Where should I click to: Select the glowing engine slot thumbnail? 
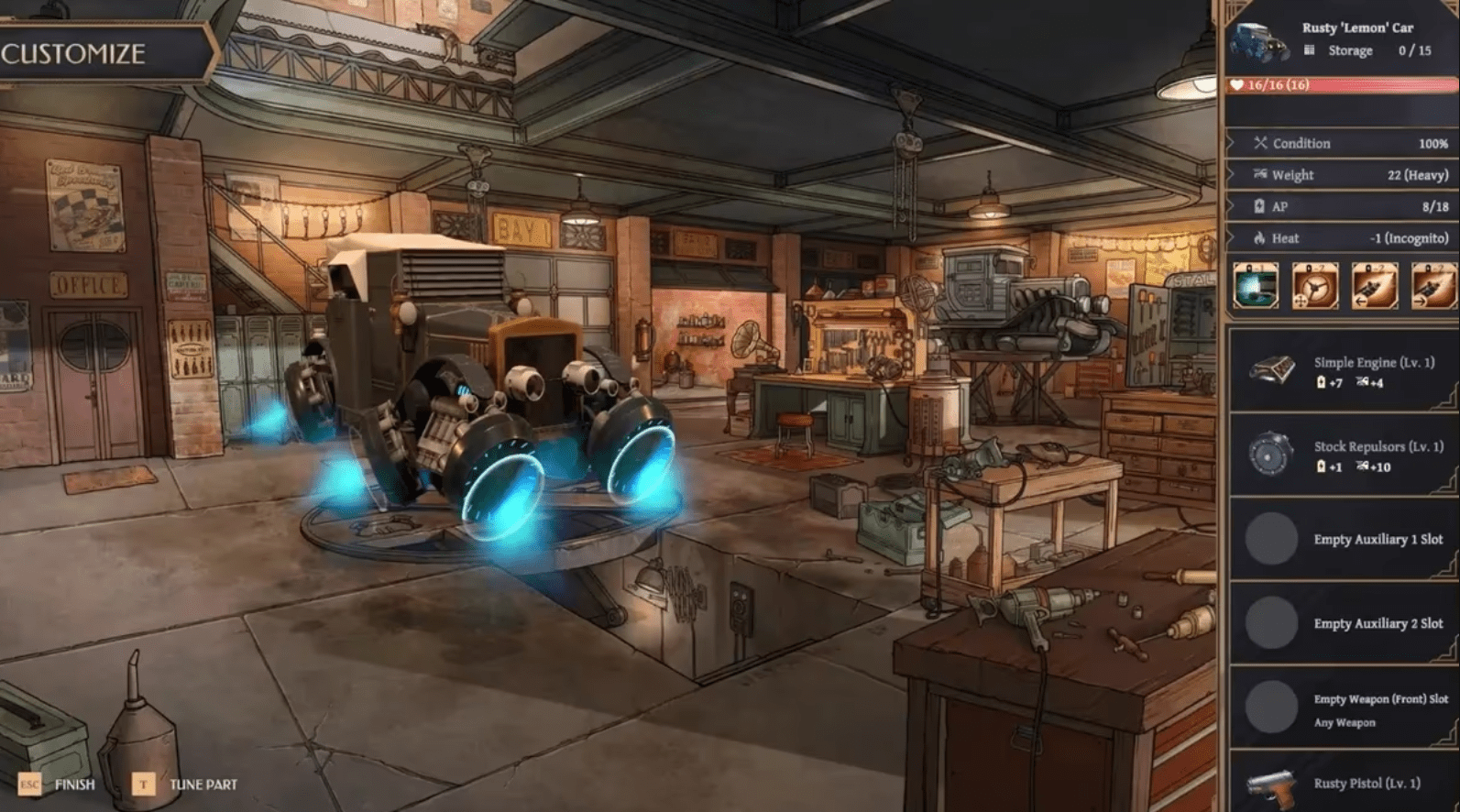(x=1255, y=287)
